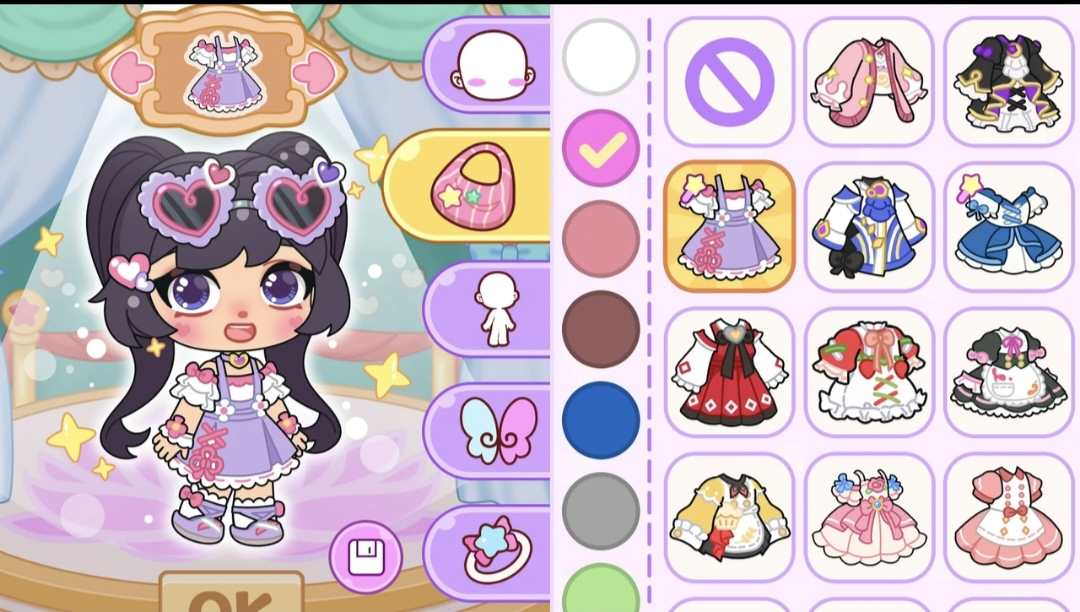Choose the black and white maid dress

pos(1007,371)
